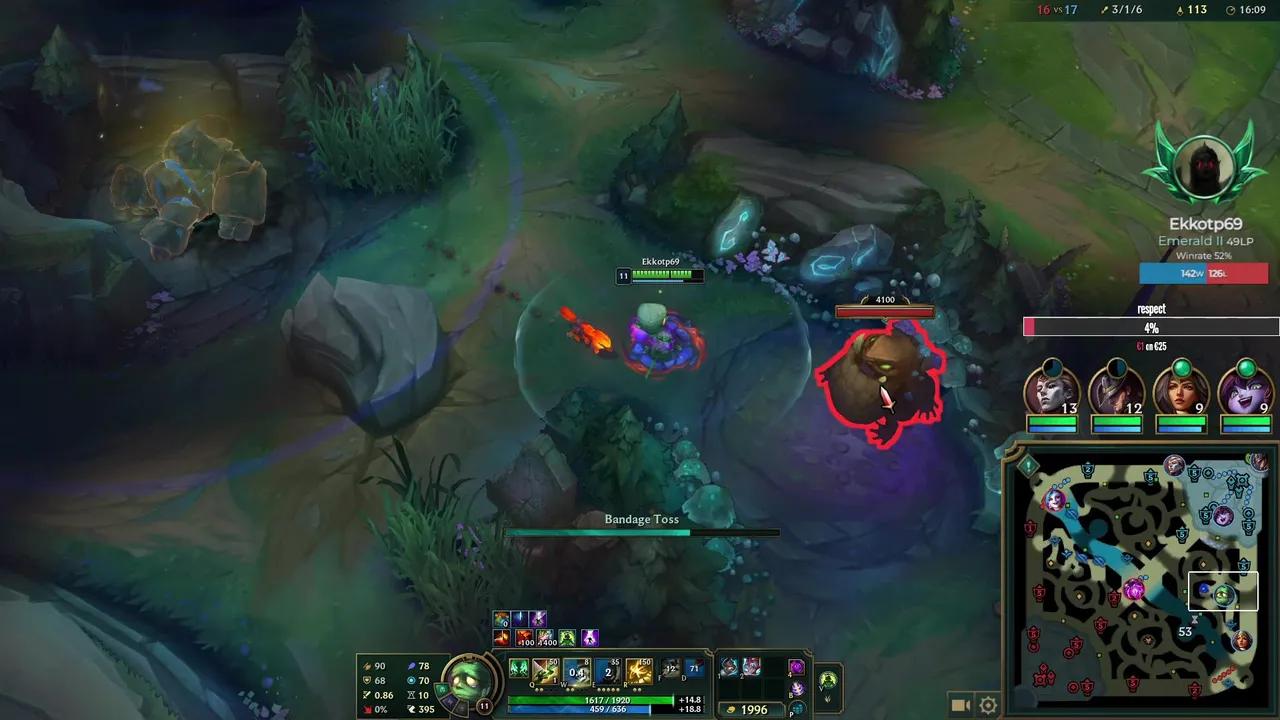The image size is (1280, 720).
Task: Click the purple item in slot 4
Action: pos(797,669)
